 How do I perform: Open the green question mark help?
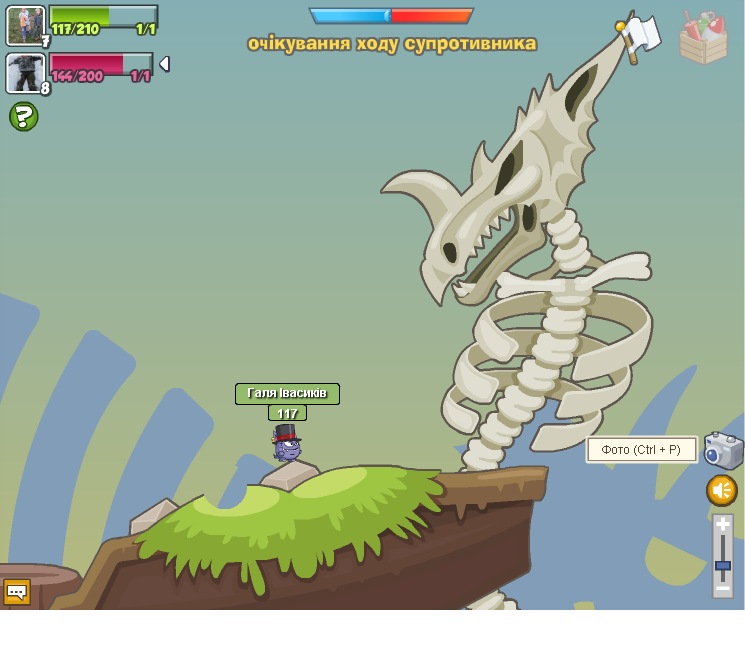[24, 117]
